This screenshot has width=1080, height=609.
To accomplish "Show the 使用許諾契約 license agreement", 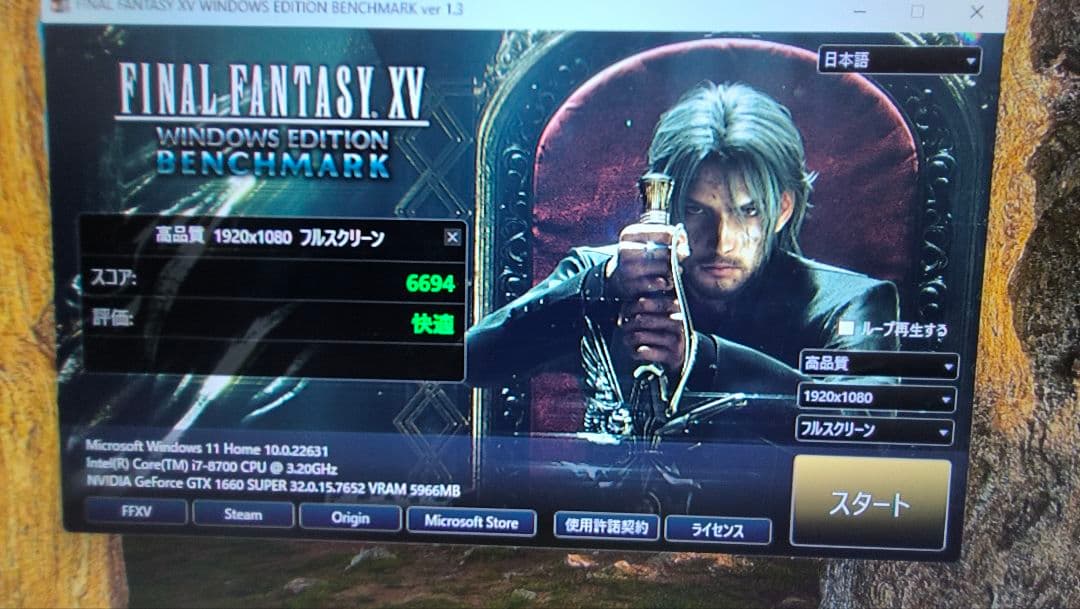I will coord(606,526).
